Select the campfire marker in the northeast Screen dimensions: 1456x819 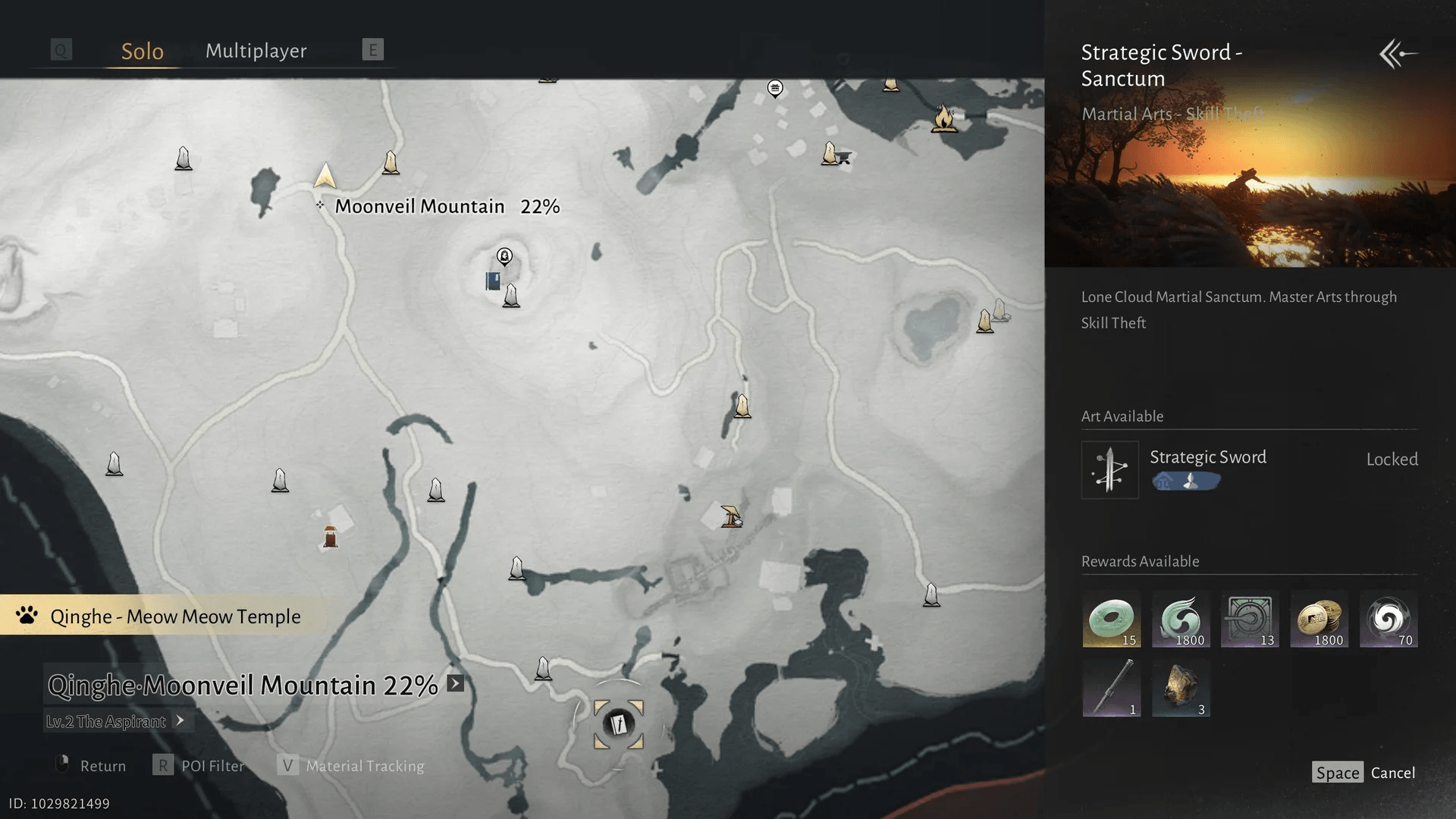point(943,118)
